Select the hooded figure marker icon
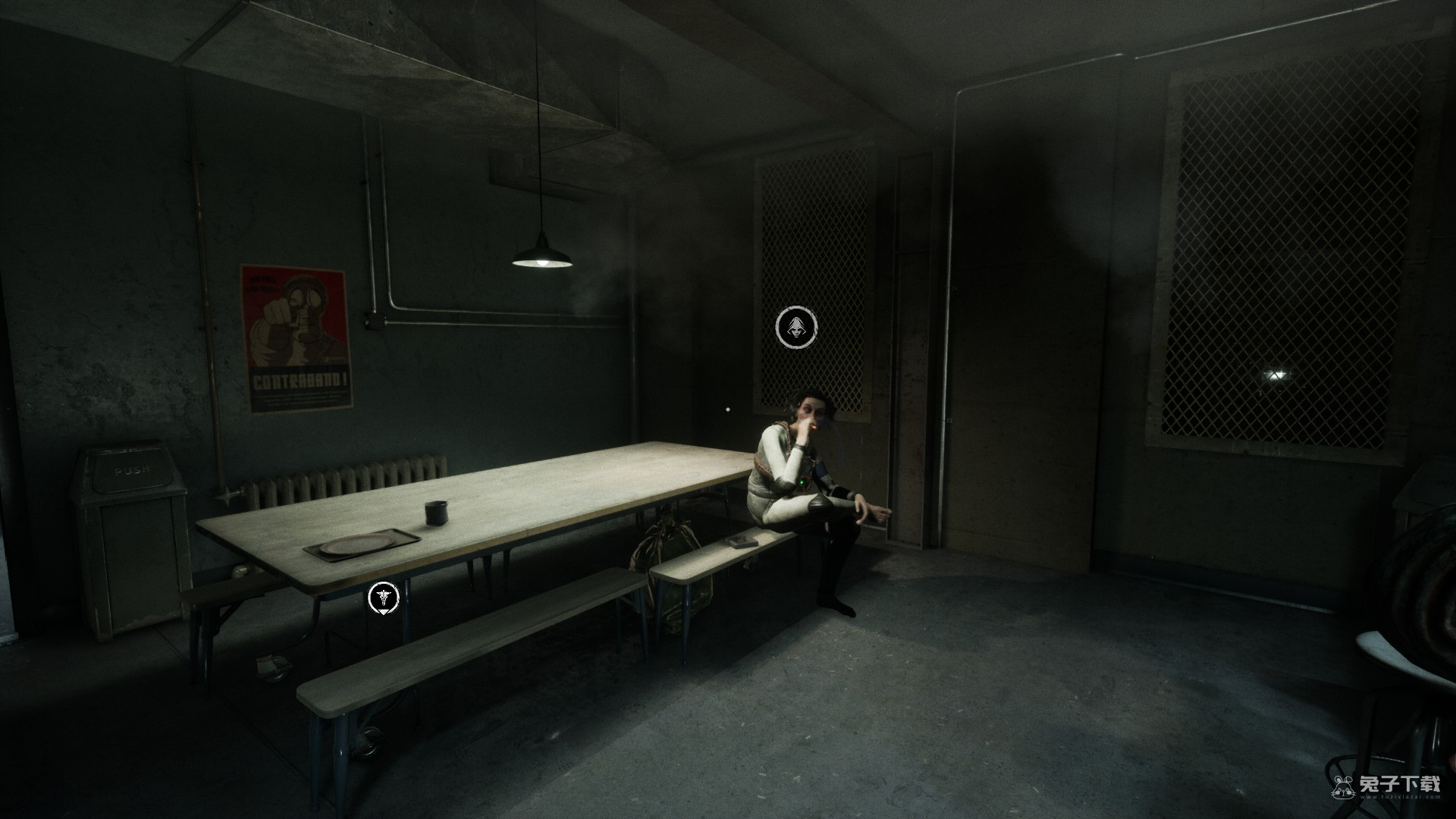This screenshot has height=819, width=1456. coord(797,328)
